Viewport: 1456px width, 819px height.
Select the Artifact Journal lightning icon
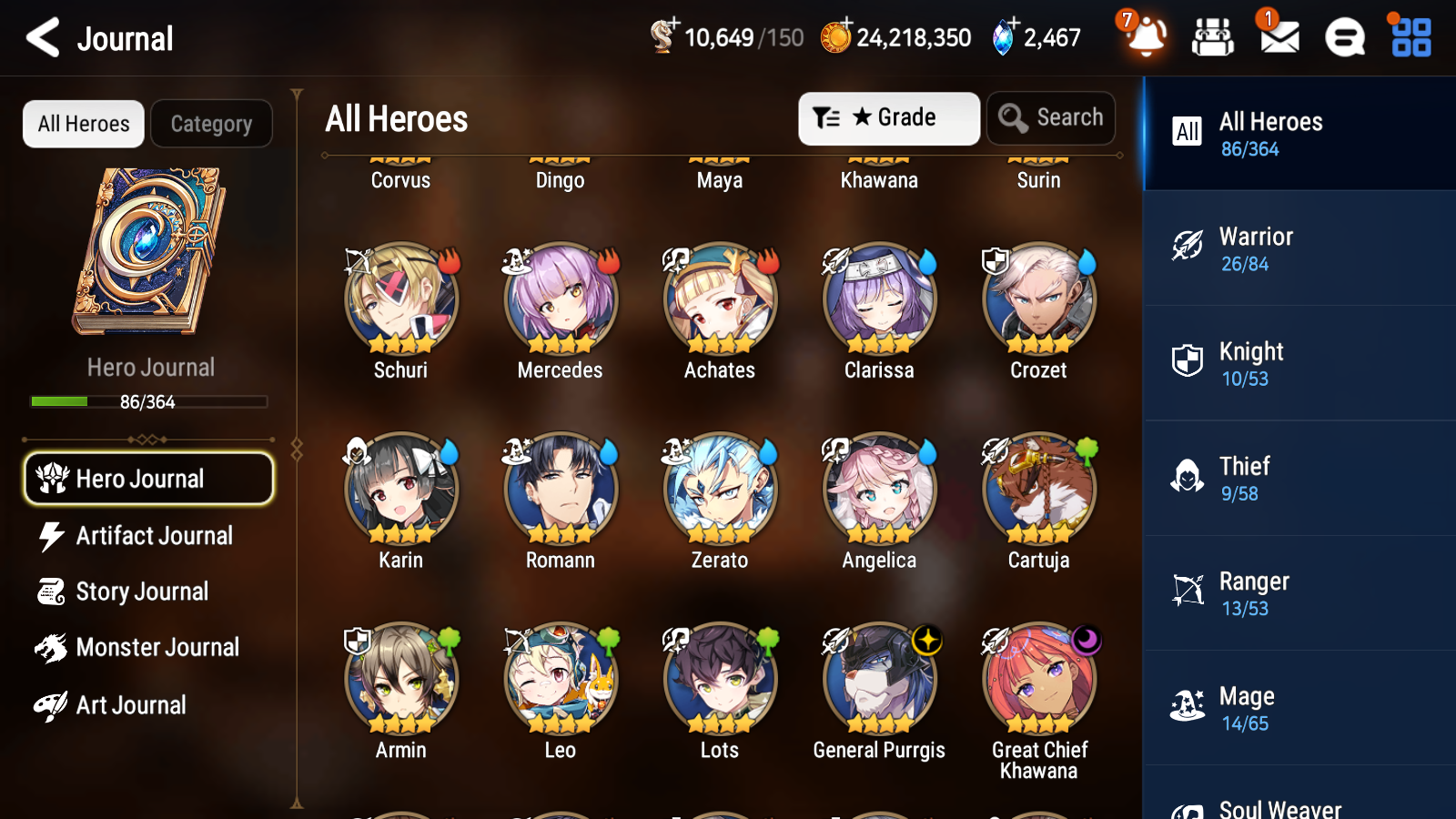pyautogui.click(x=52, y=536)
